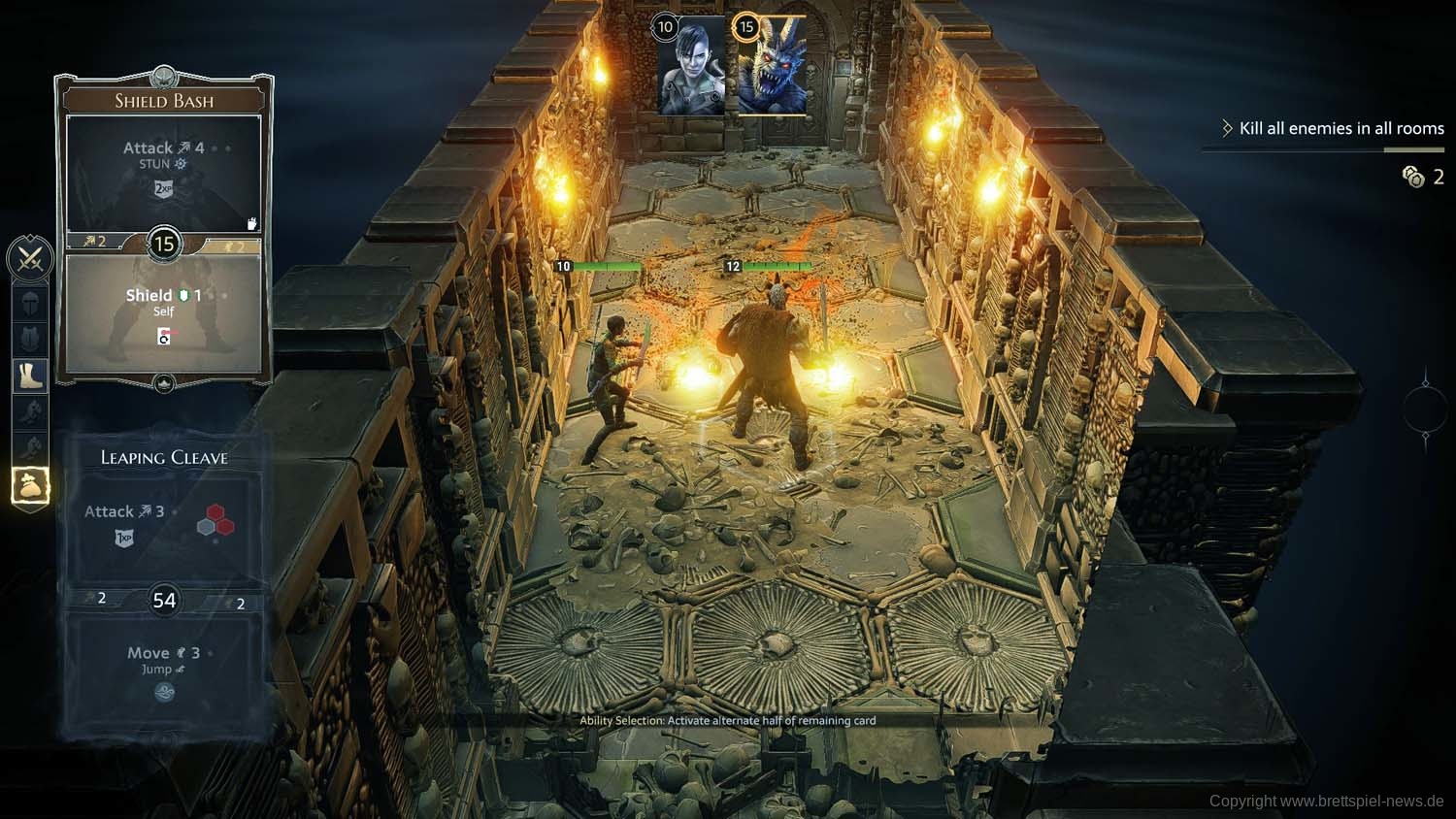
Task: Pick the Leaping Cleave Attack 3 action
Action: (x=163, y=523)
